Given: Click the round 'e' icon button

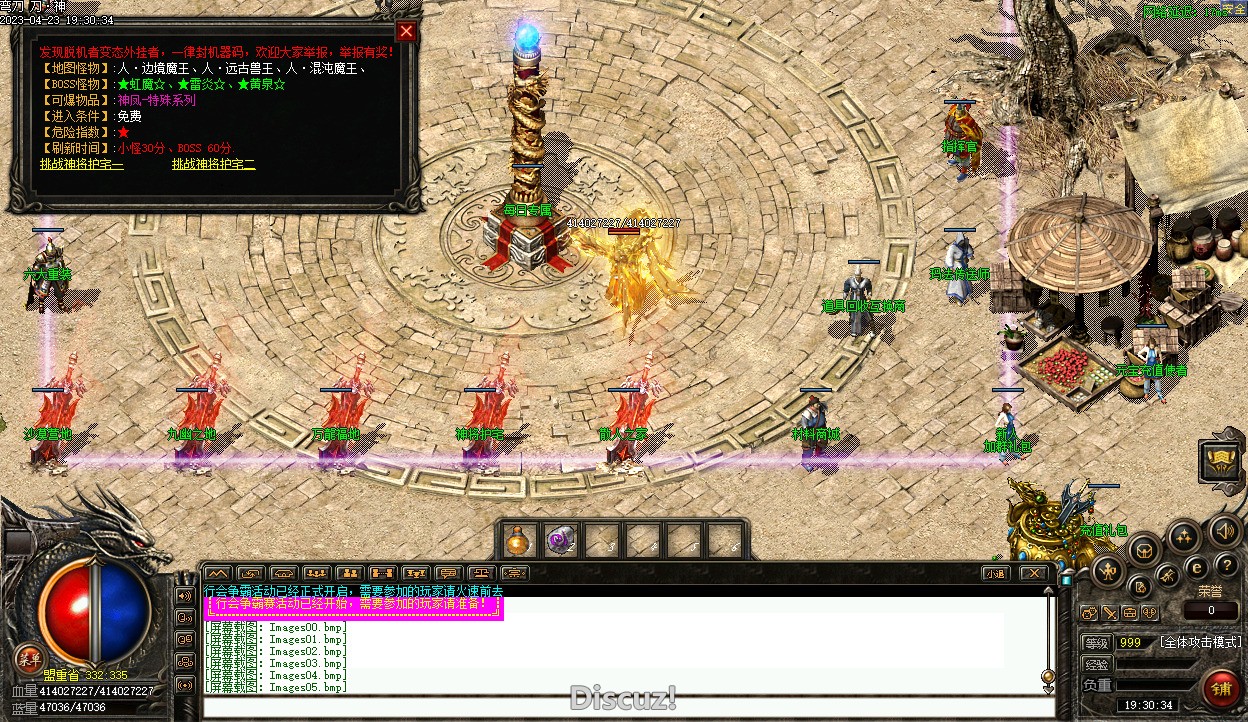Looking at the screenshot, I should (1195, 567).
